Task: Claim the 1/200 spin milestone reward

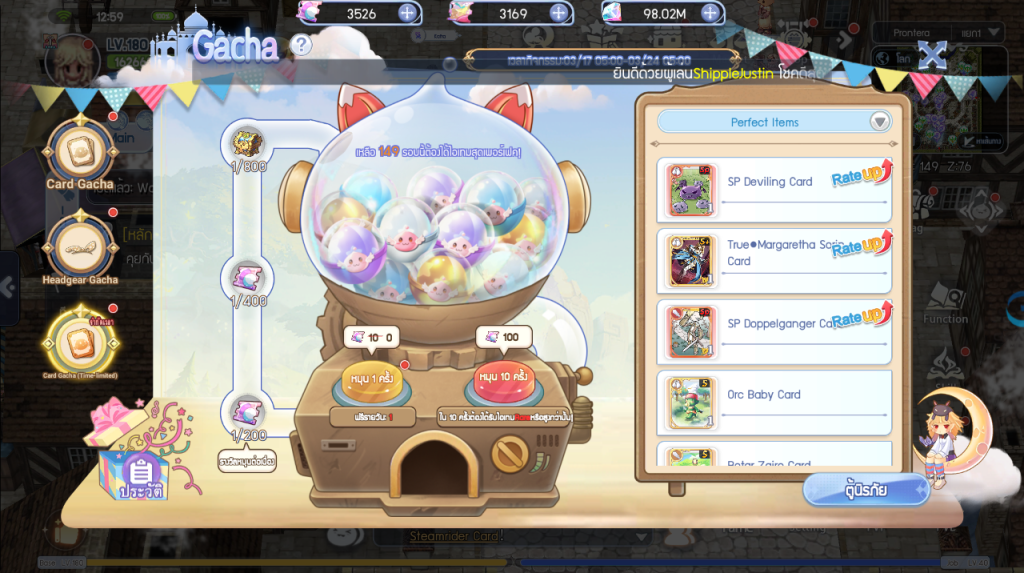Action: (x=248, y=410)
